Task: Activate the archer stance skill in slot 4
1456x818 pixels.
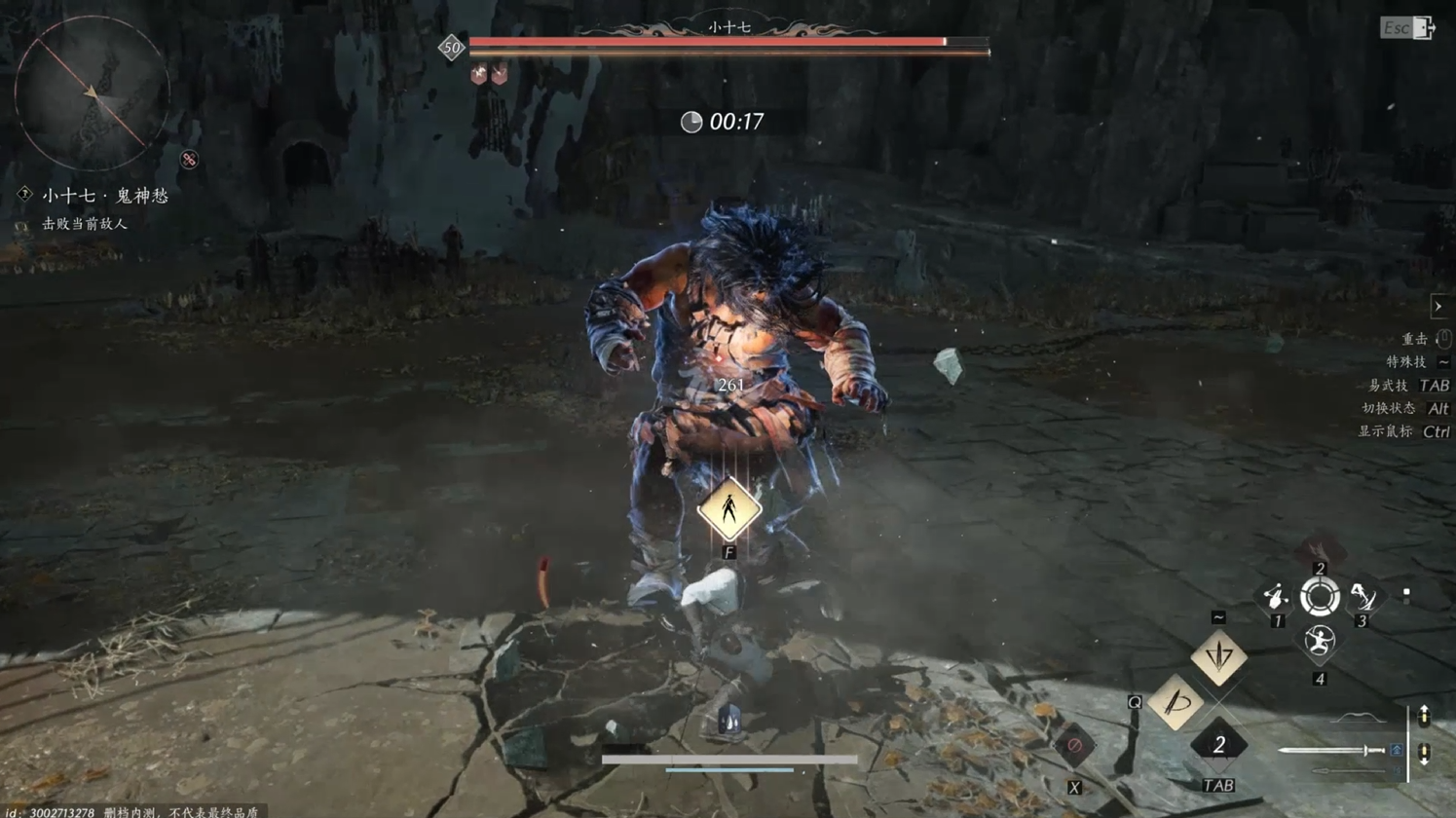Action: coord(1320,641)
